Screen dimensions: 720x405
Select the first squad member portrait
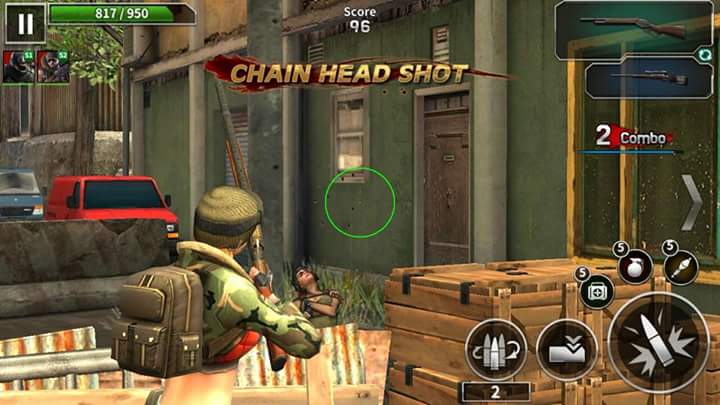coord(18,67)
